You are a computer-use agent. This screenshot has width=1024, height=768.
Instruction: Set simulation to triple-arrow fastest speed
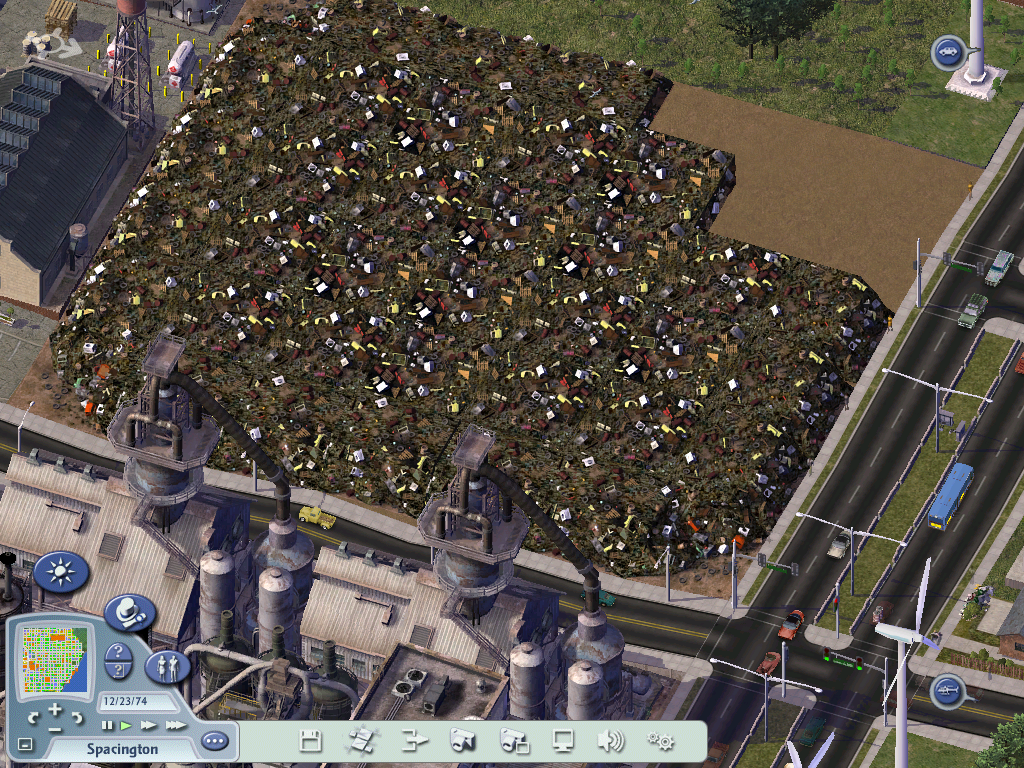[175, 724]
